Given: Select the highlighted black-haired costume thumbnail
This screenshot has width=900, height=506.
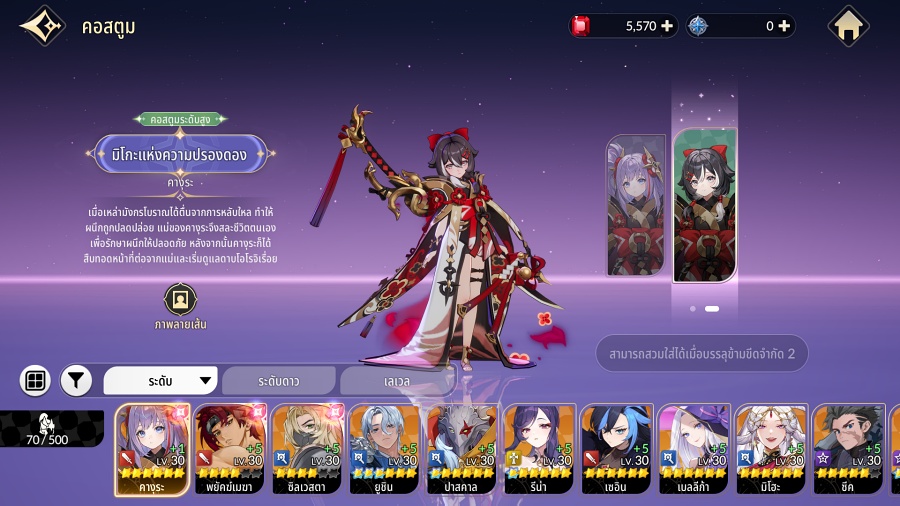Looking at the screenshot, I should point(705,205).
